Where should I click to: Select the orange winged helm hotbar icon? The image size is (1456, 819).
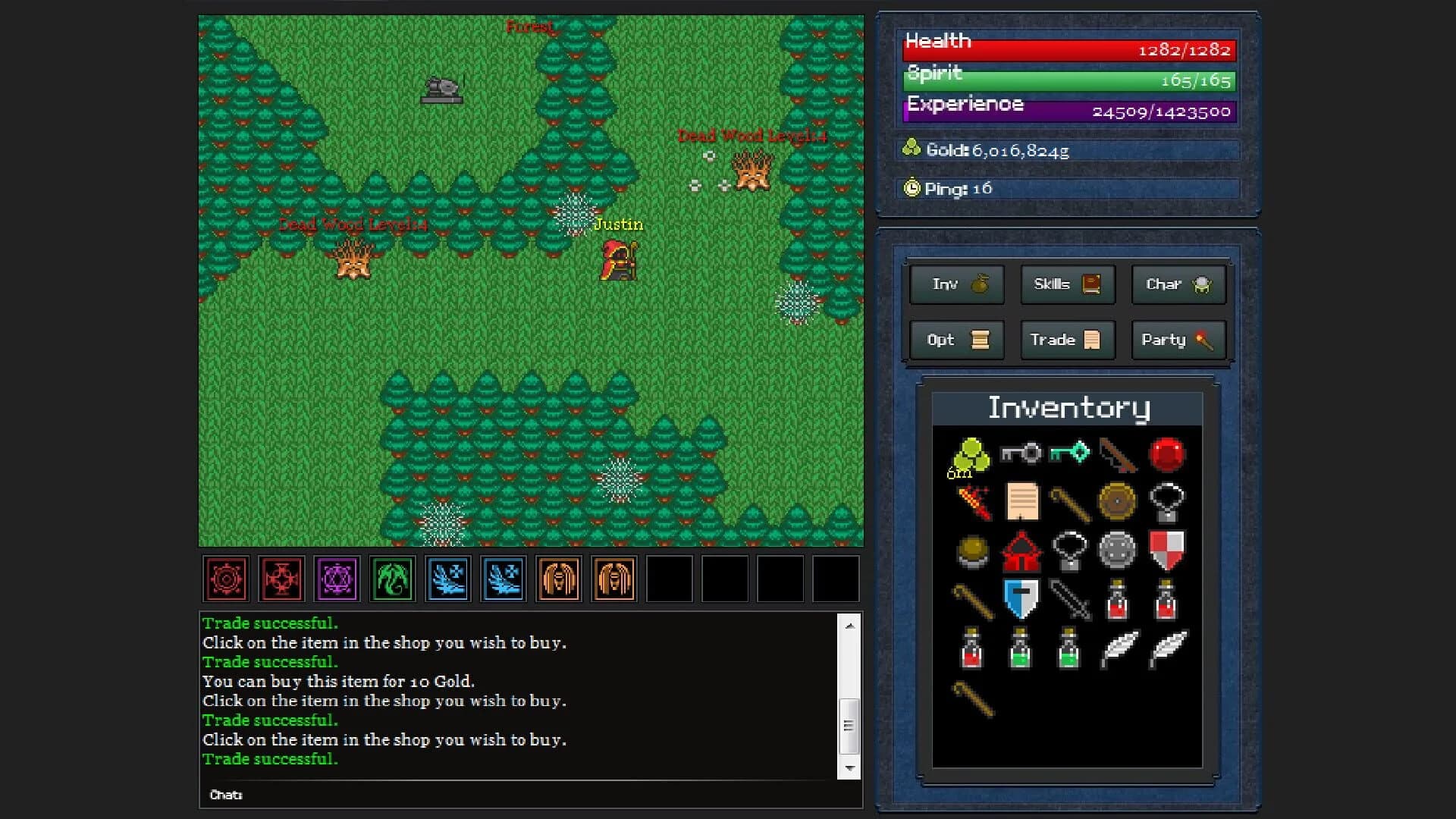[559, 579]
